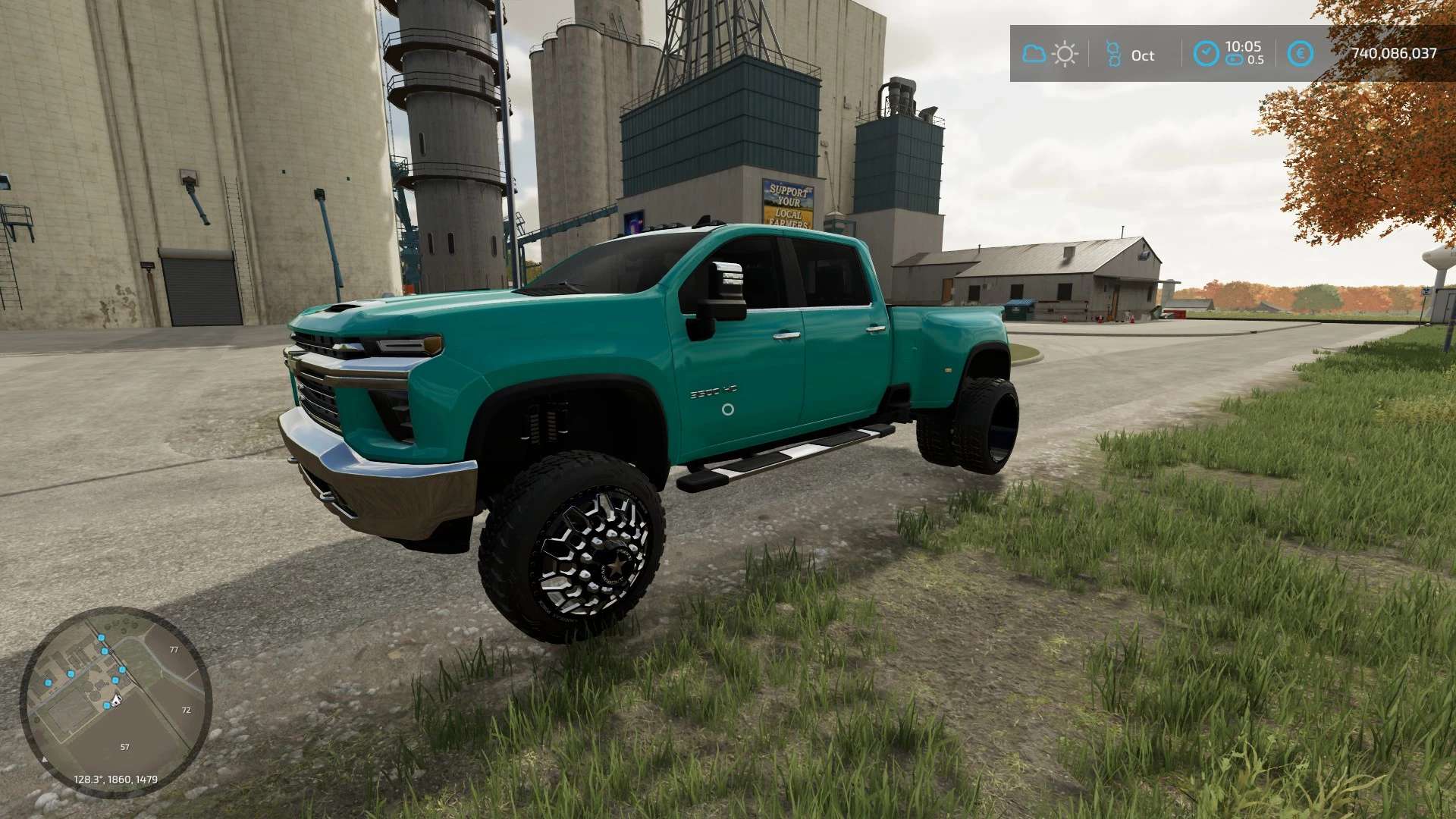Click the euro money icon

click(x=1300, y=54)
